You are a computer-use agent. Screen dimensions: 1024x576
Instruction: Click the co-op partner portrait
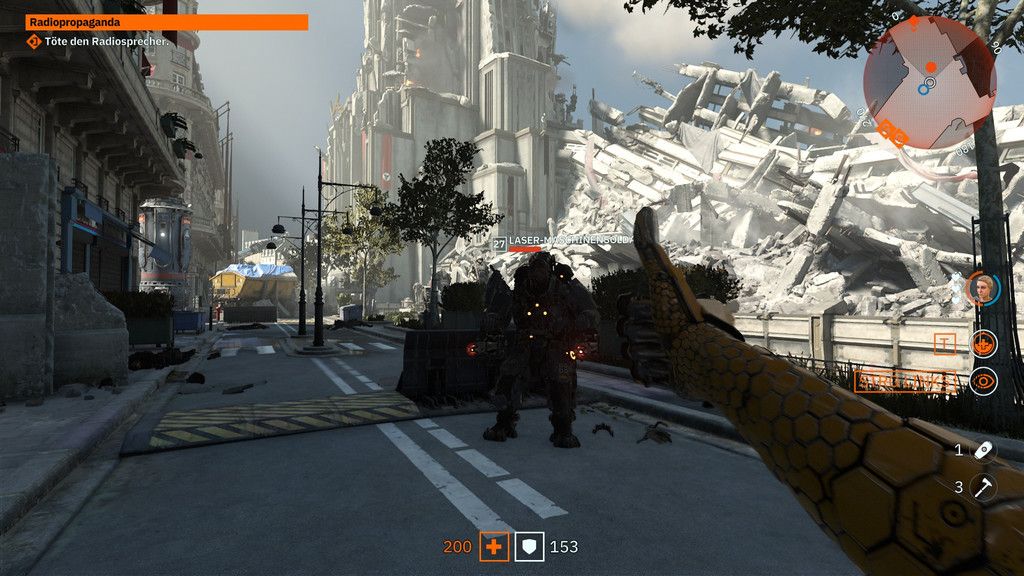984,289
